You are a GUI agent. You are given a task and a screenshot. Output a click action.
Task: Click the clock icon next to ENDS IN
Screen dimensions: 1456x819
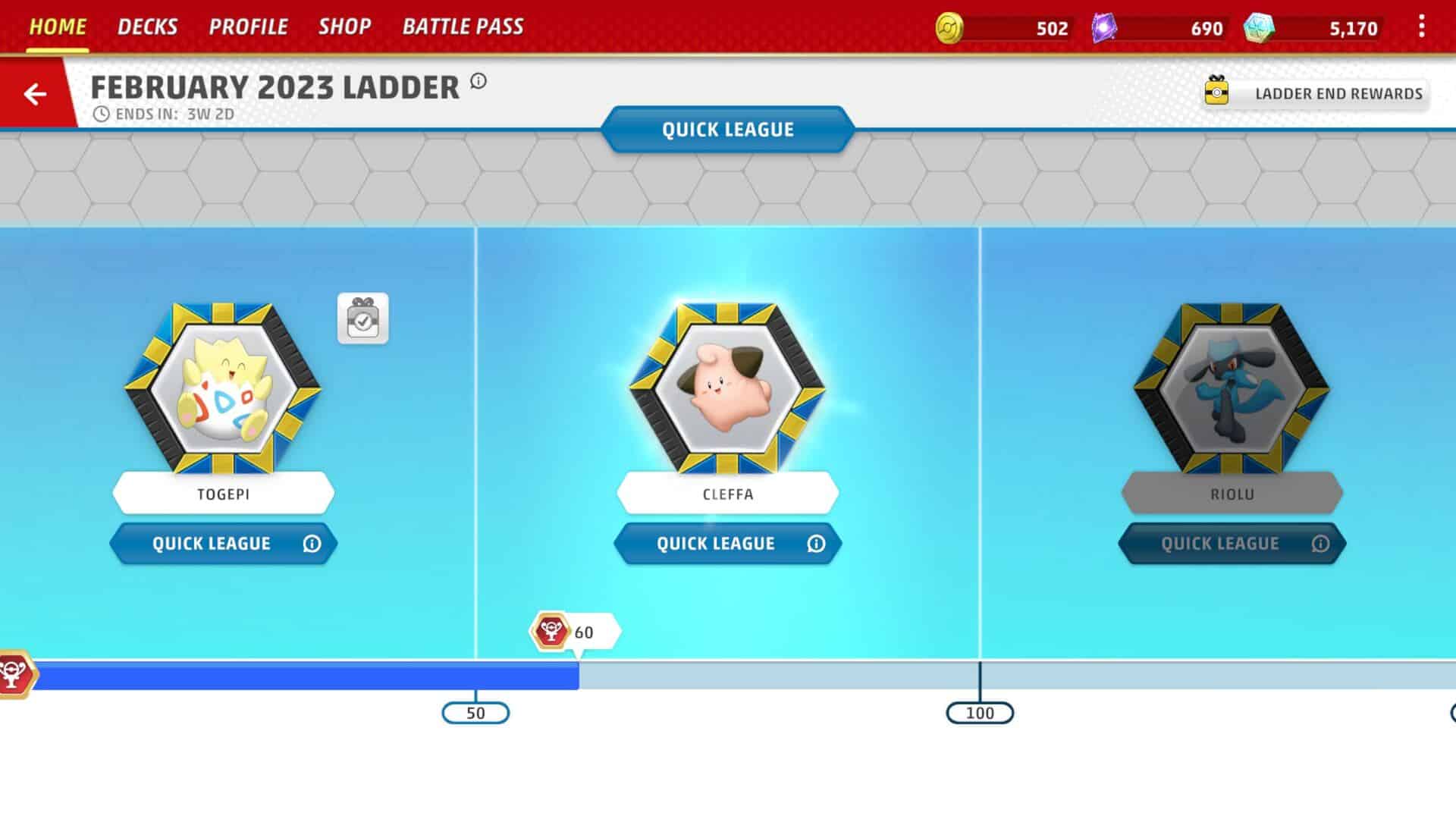100,114
